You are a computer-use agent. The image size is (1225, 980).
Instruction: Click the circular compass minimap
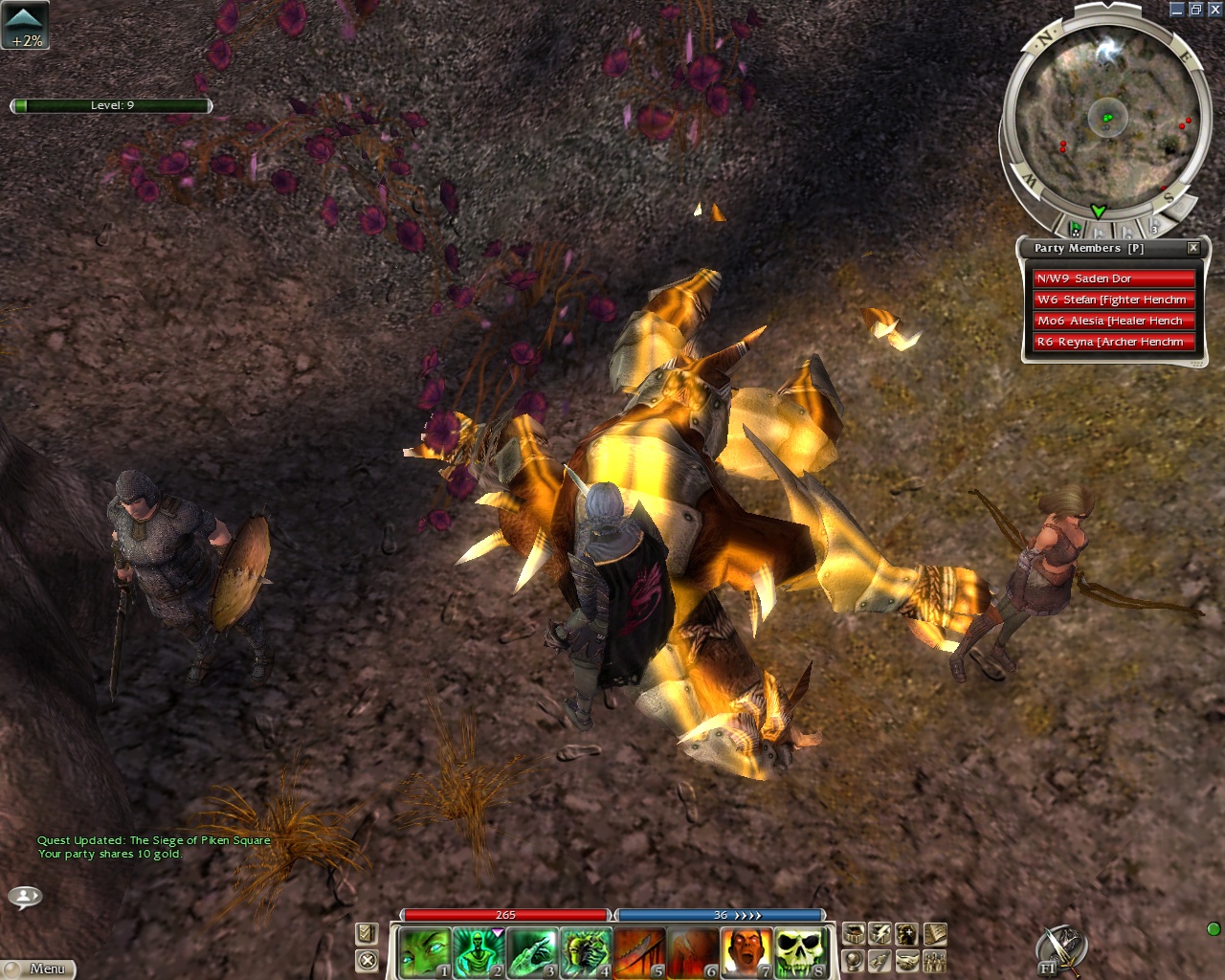(x=1106, y=120)
